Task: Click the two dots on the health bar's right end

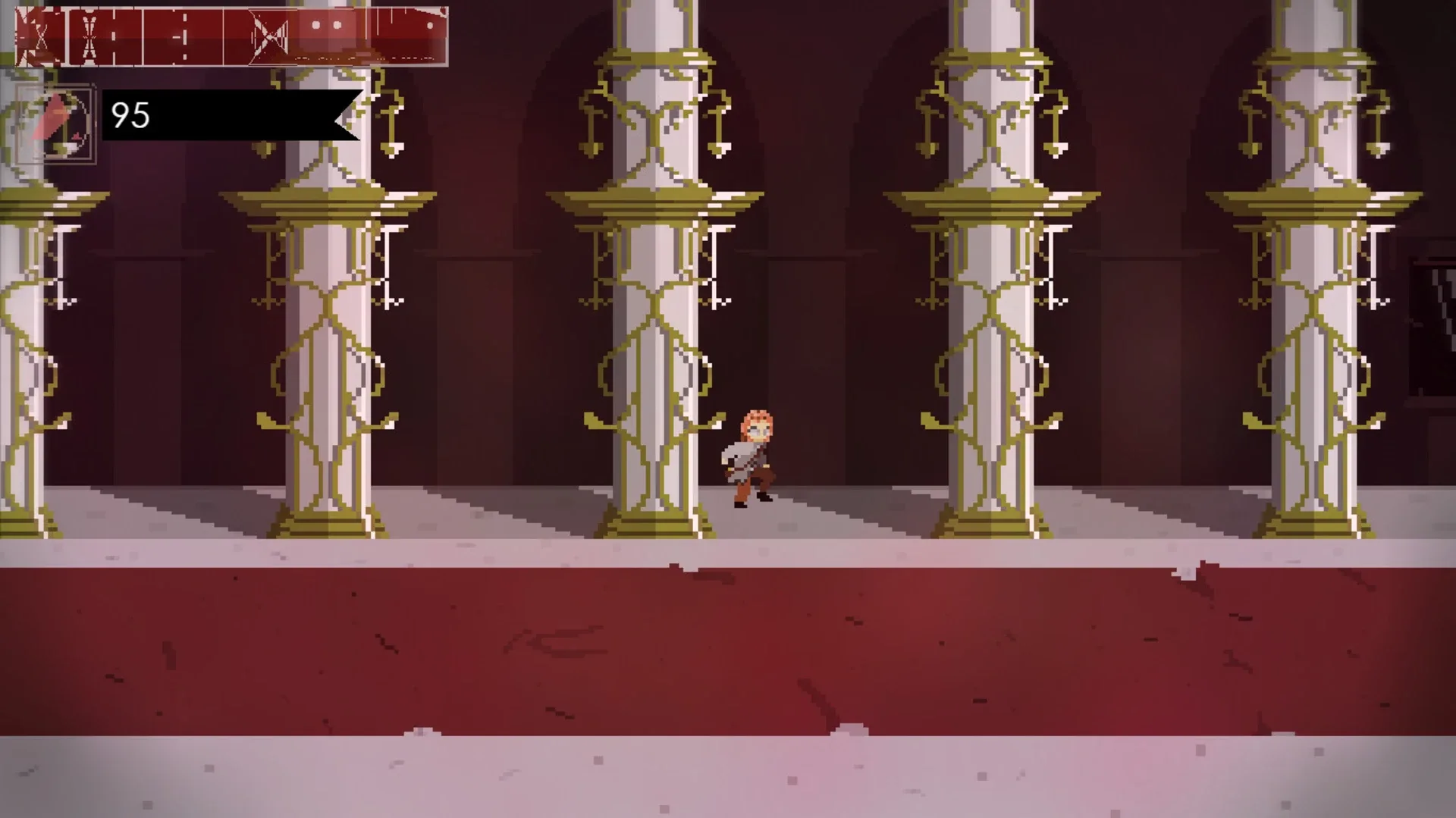Action: point(328,25)
